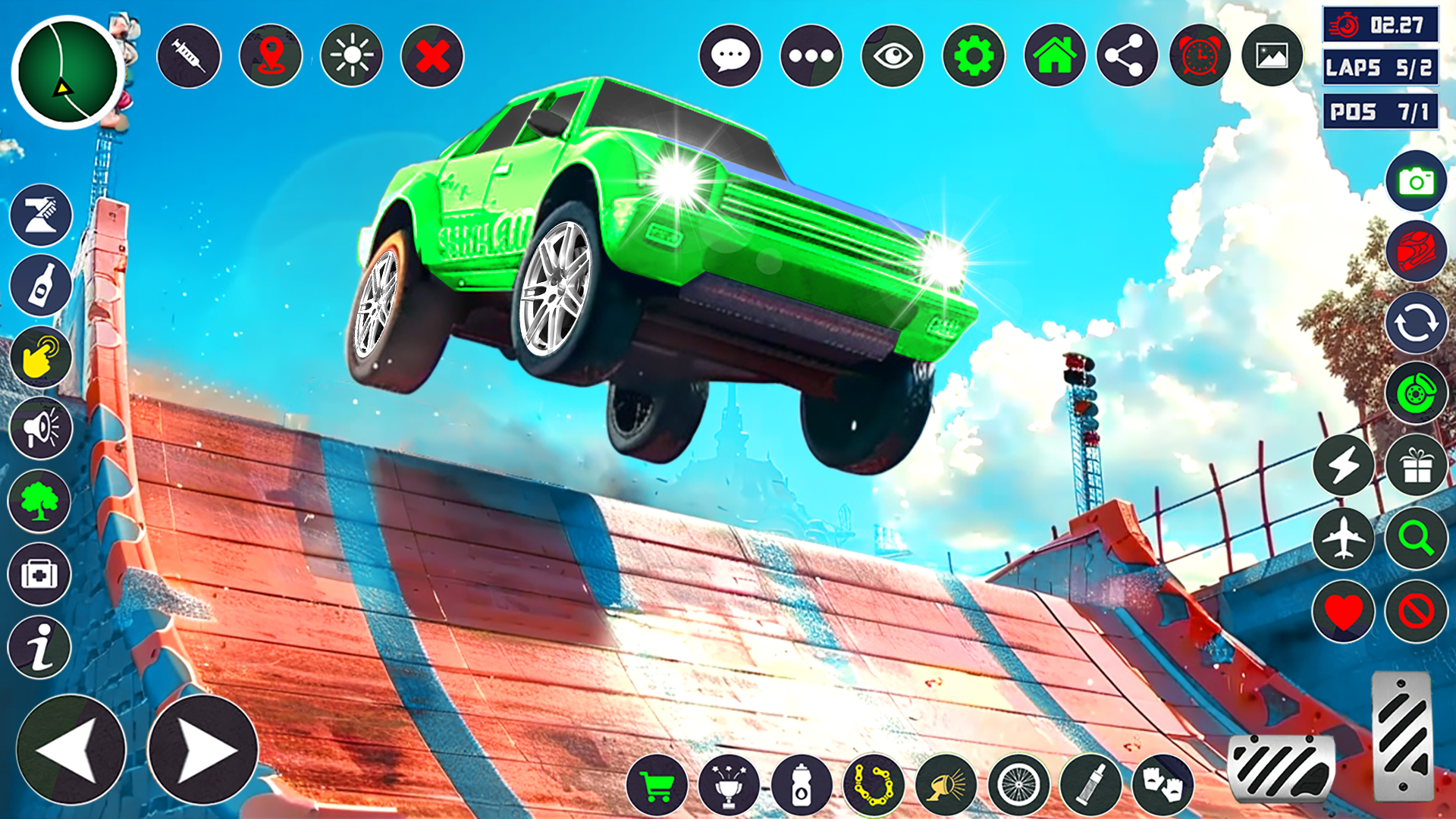
Task: Select the red helmet icon
Action: (1417, 250)
